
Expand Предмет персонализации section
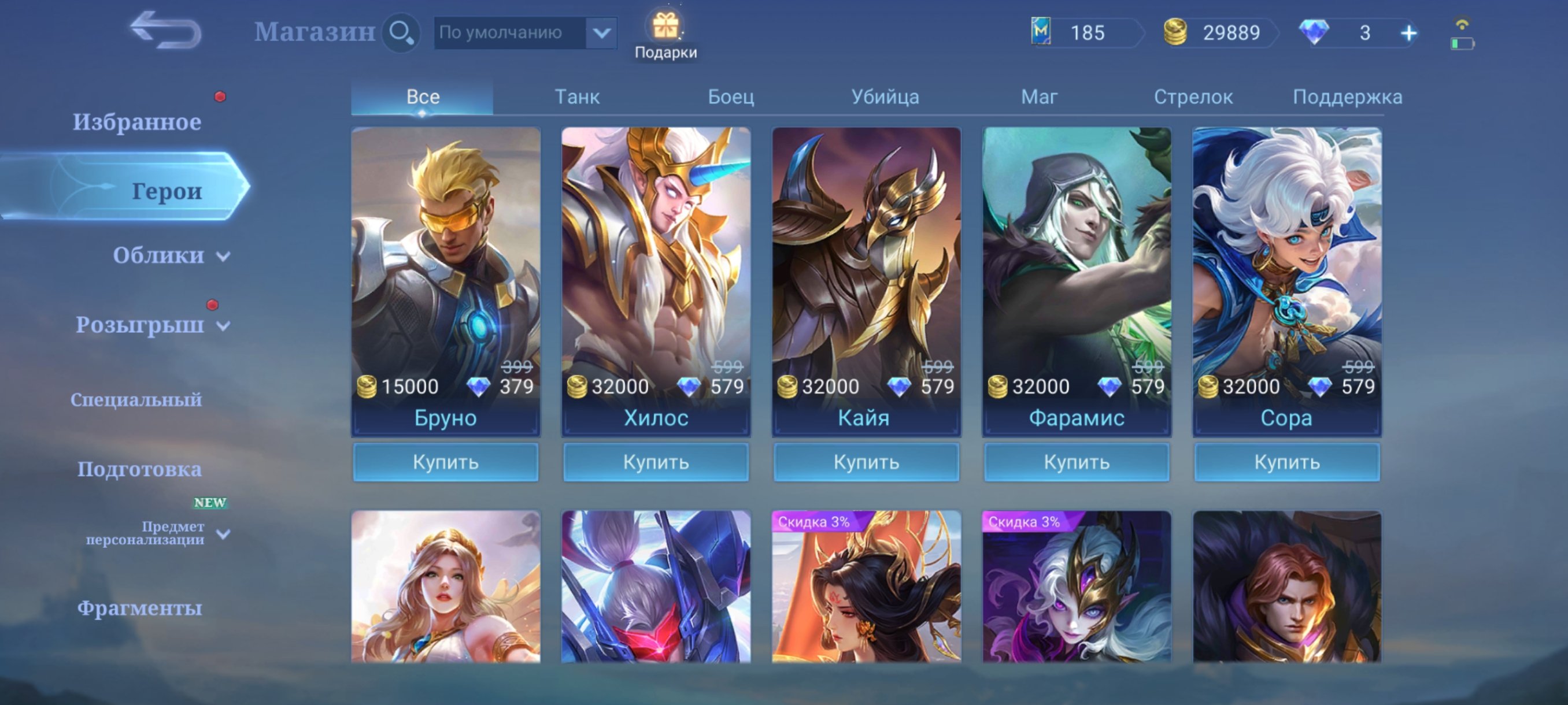point(149,532)
